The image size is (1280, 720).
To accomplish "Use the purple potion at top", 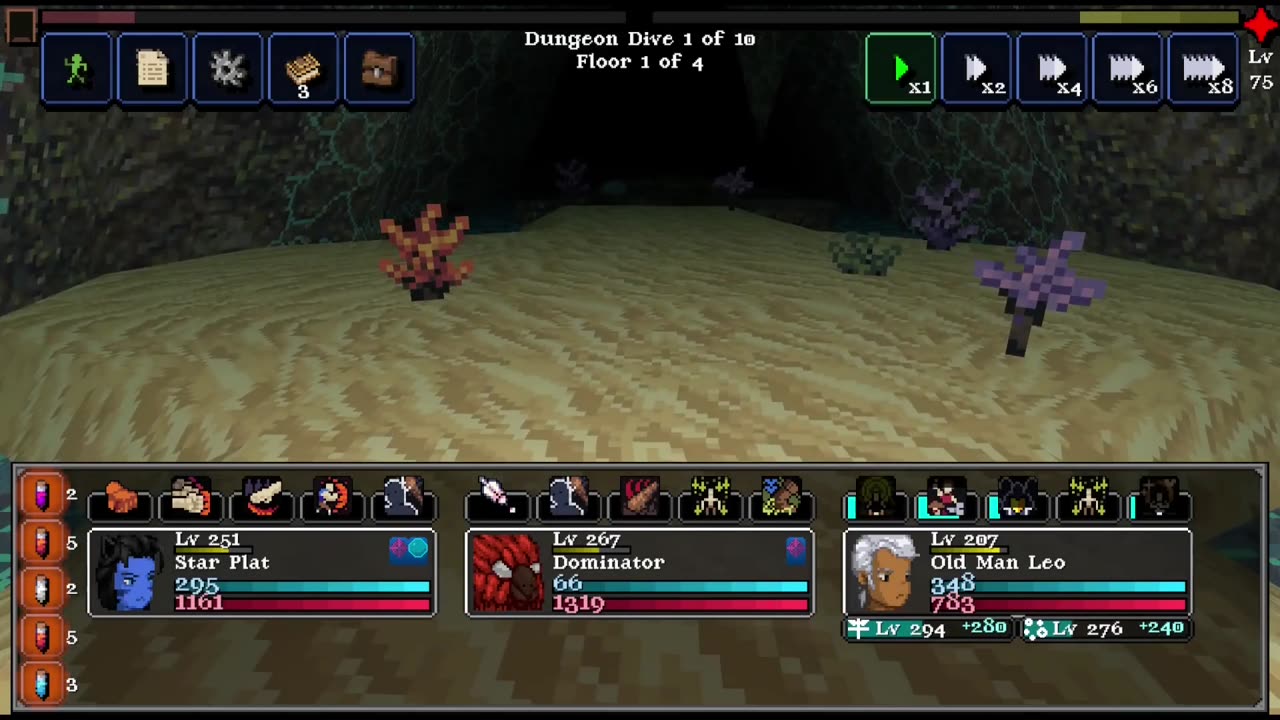I will (42, 494).
